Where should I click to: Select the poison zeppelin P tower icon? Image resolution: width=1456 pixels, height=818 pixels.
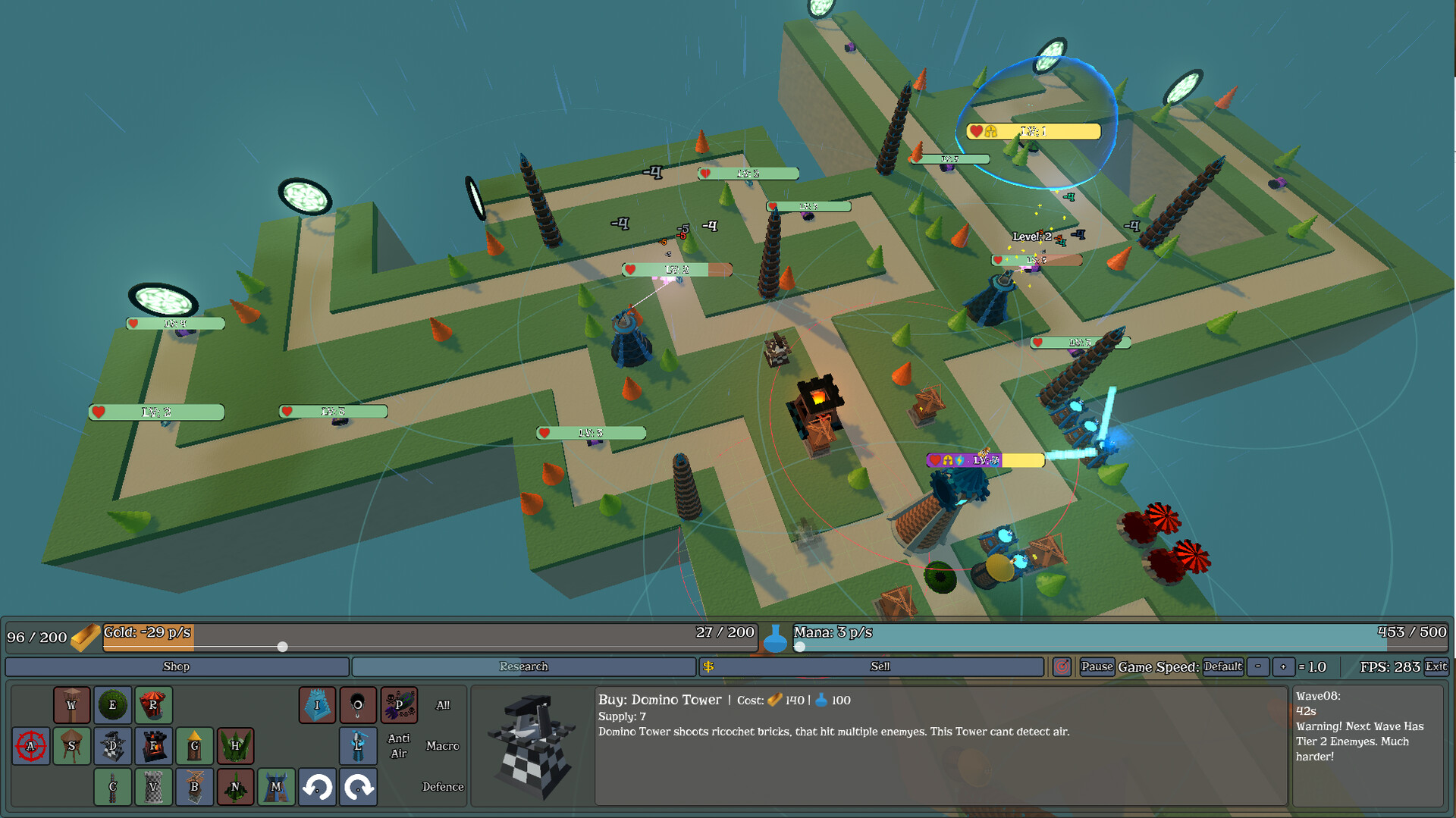[399, 704]
